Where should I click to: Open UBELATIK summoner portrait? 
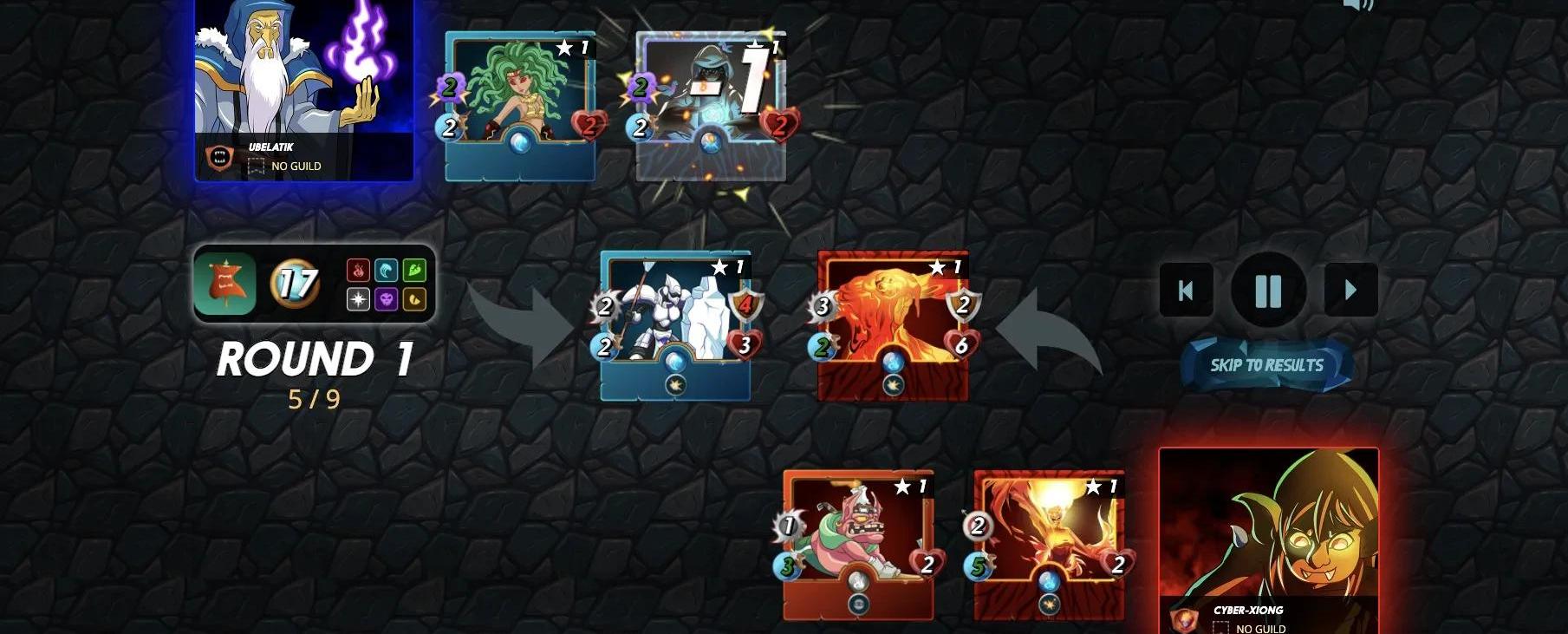pos(303,87)
